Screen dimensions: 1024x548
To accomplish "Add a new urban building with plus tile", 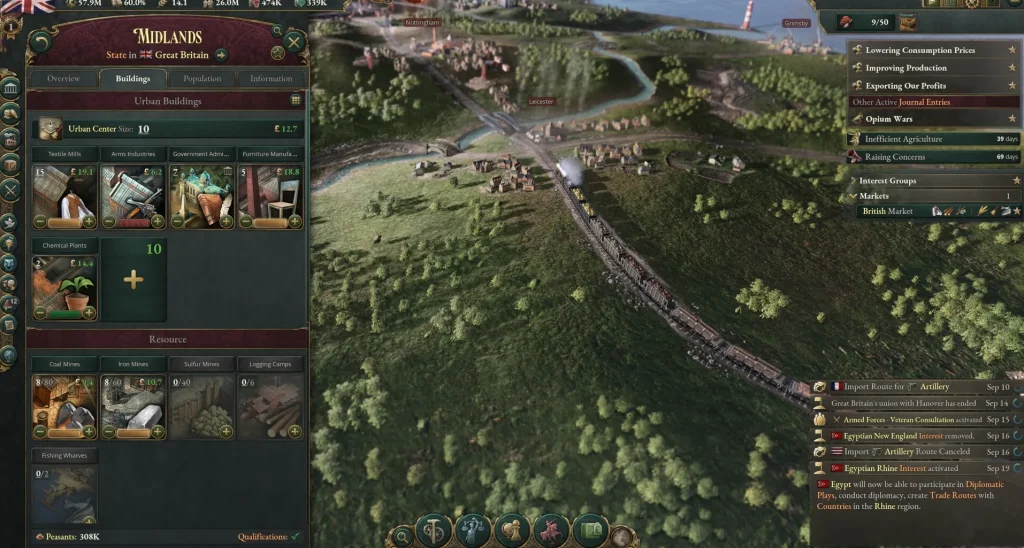I will point(133,280).
